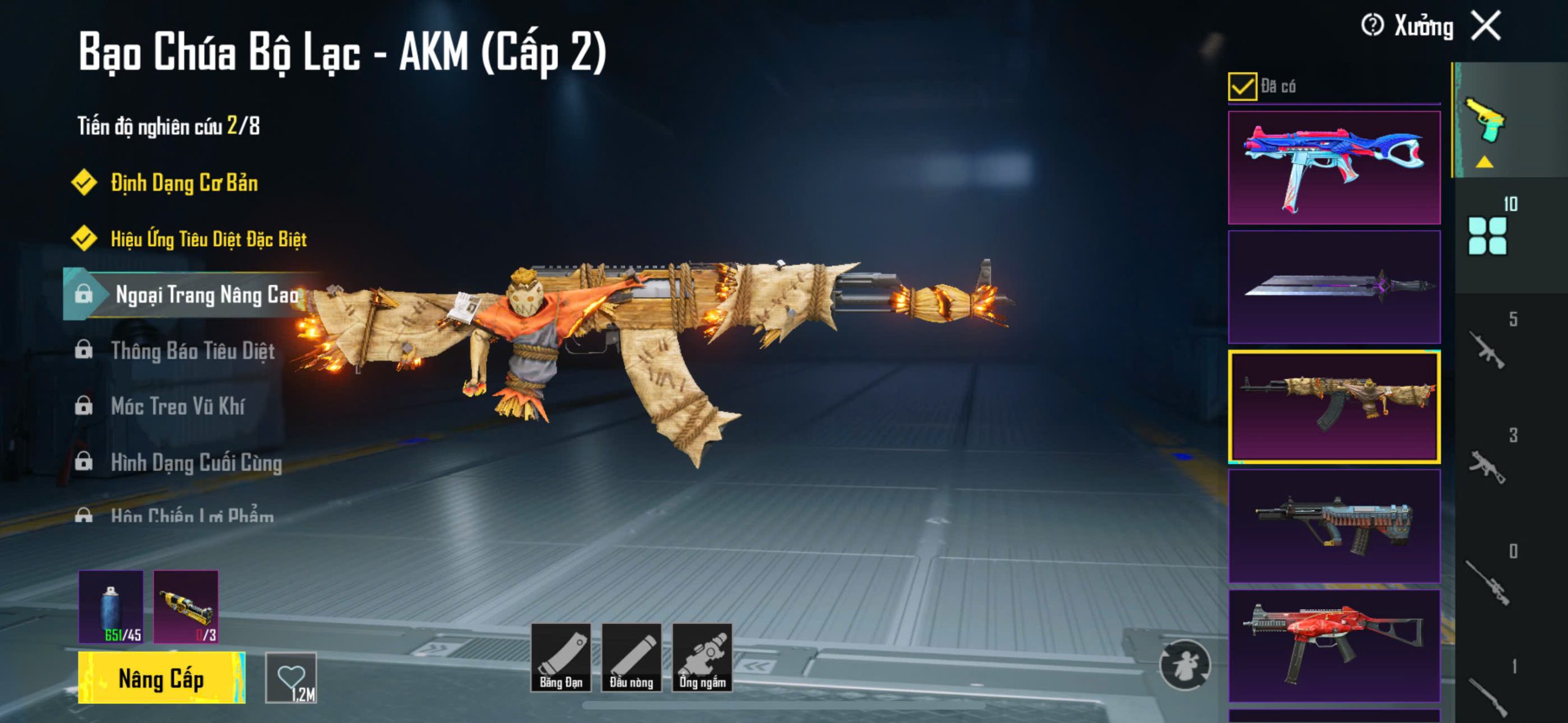The height and width of the screenshot is (723, 1568).
Task: Select the Băng Đạn magazine attachment
Action: point(560,658)
